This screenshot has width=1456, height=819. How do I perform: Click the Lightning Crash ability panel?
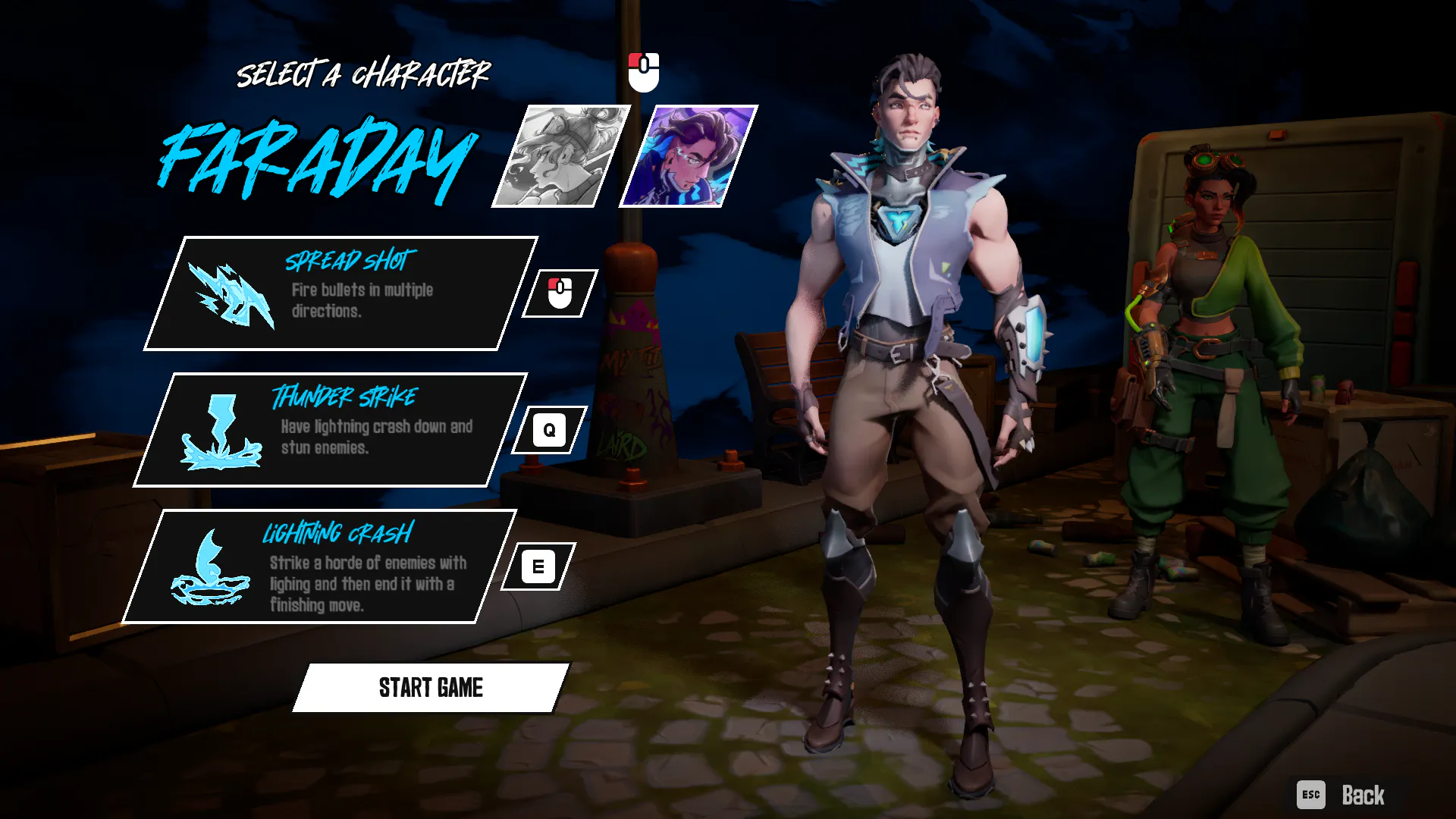pos(320,566)
